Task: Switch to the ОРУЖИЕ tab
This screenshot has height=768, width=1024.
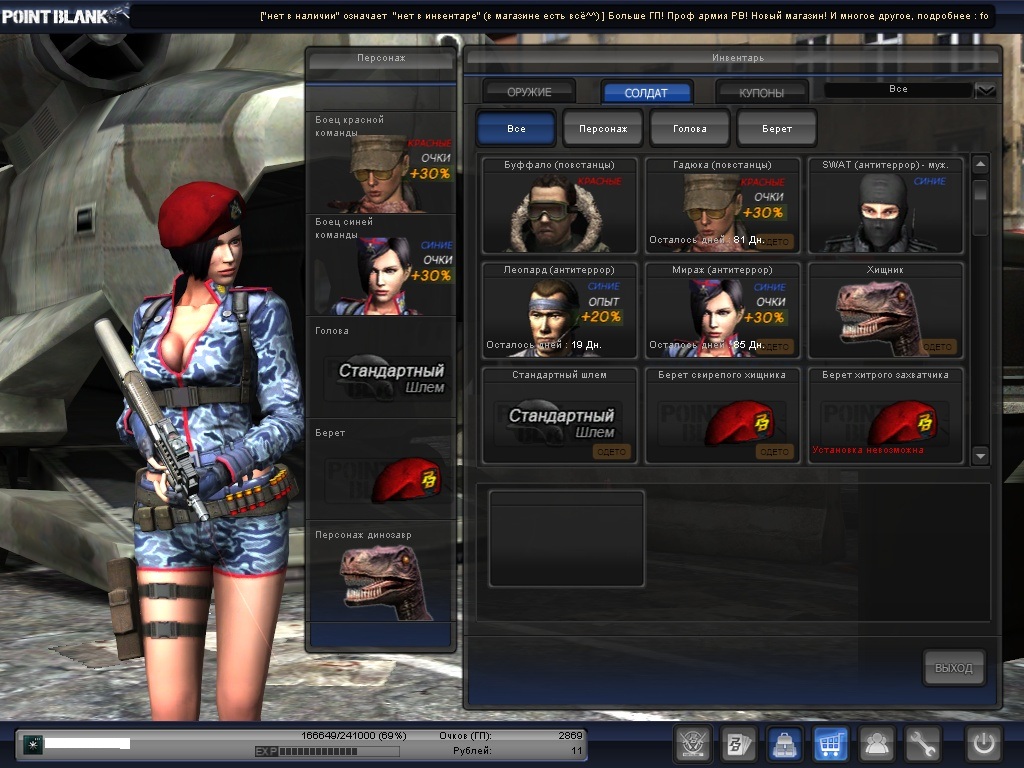Action: (x=529, y=92)
